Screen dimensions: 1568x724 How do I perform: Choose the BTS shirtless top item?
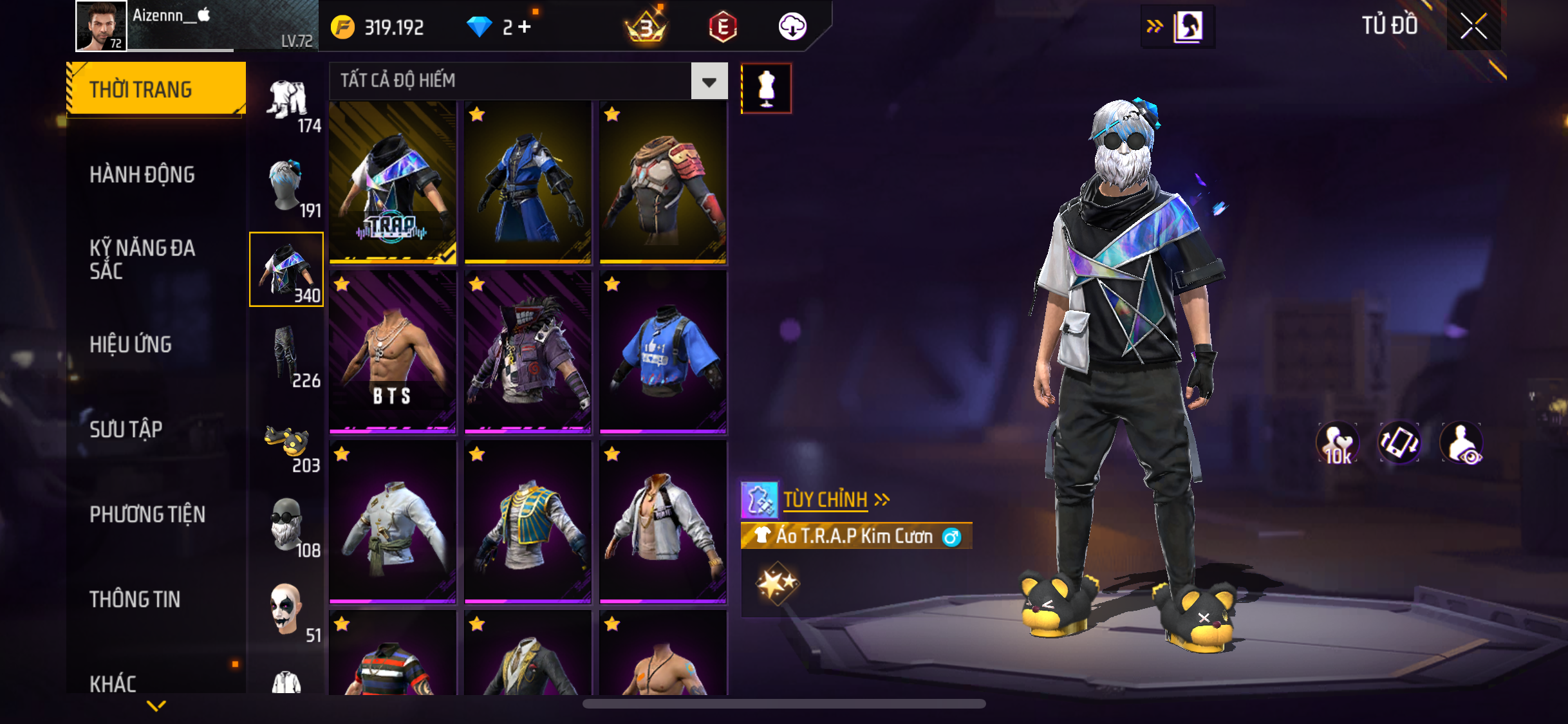click(x=393, y=352)
